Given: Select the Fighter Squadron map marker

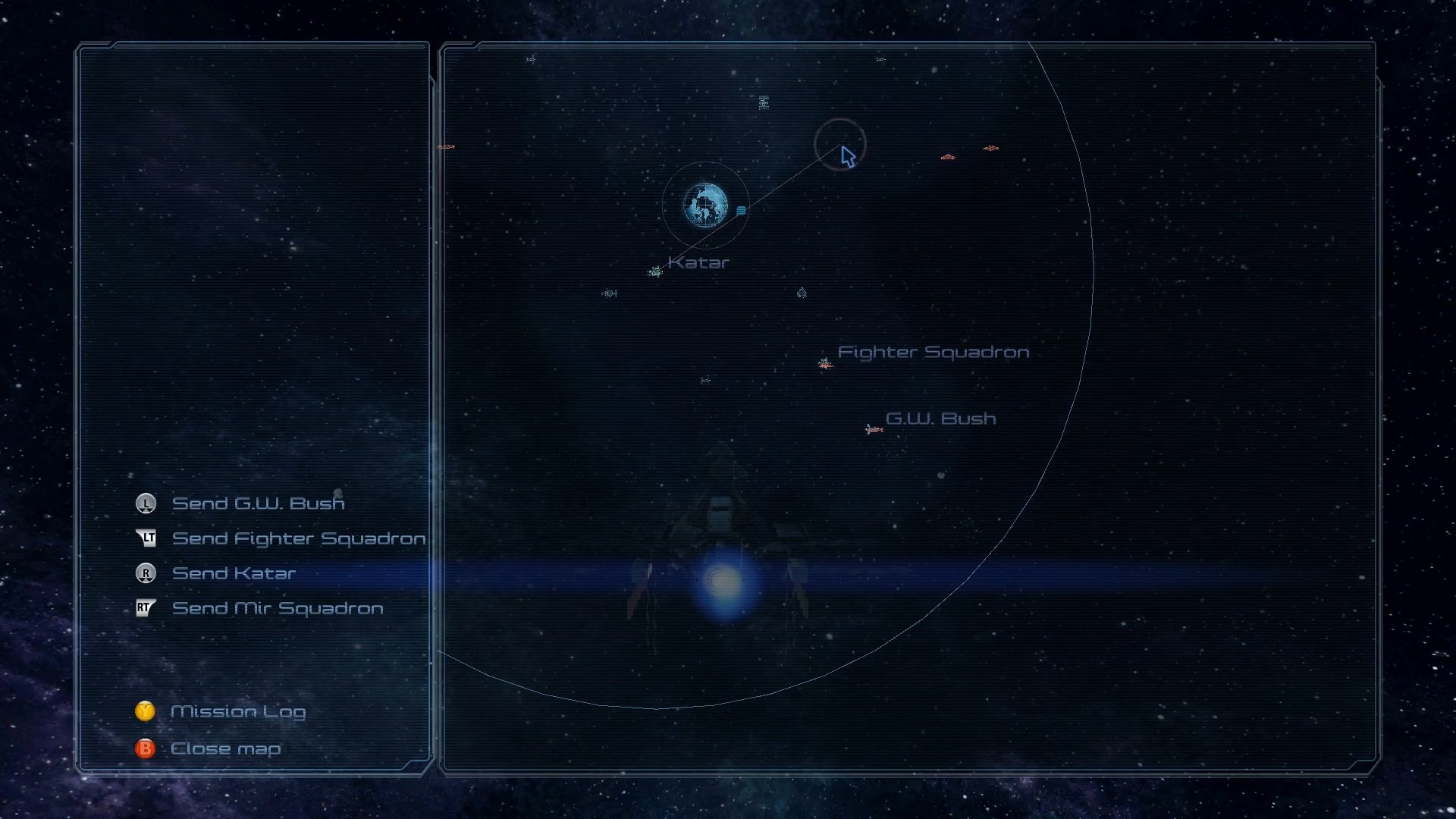Looking at the screenshot, I should point(825,364).
